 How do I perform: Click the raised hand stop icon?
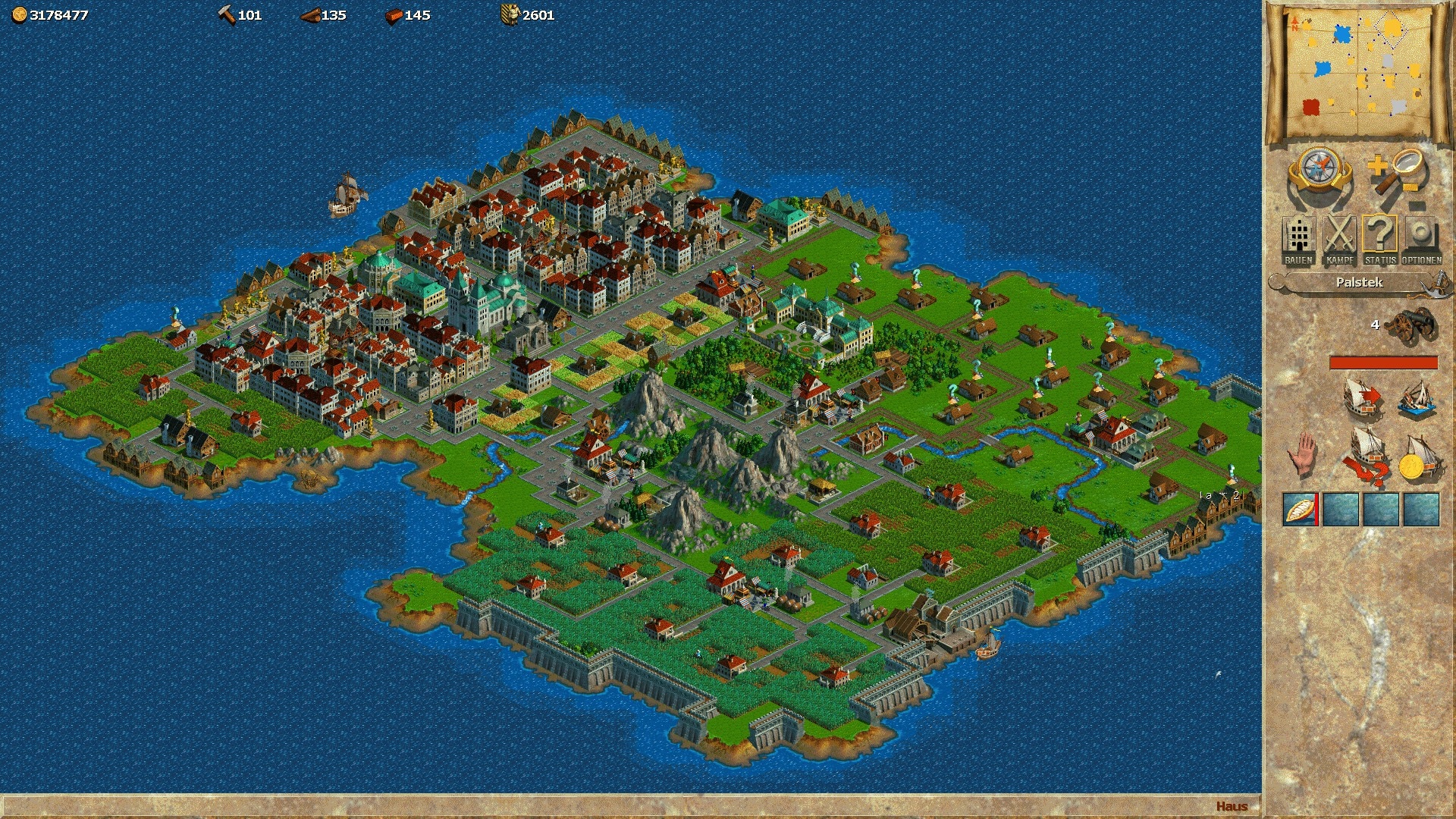pyautogui.click(x=1301, y=454)
